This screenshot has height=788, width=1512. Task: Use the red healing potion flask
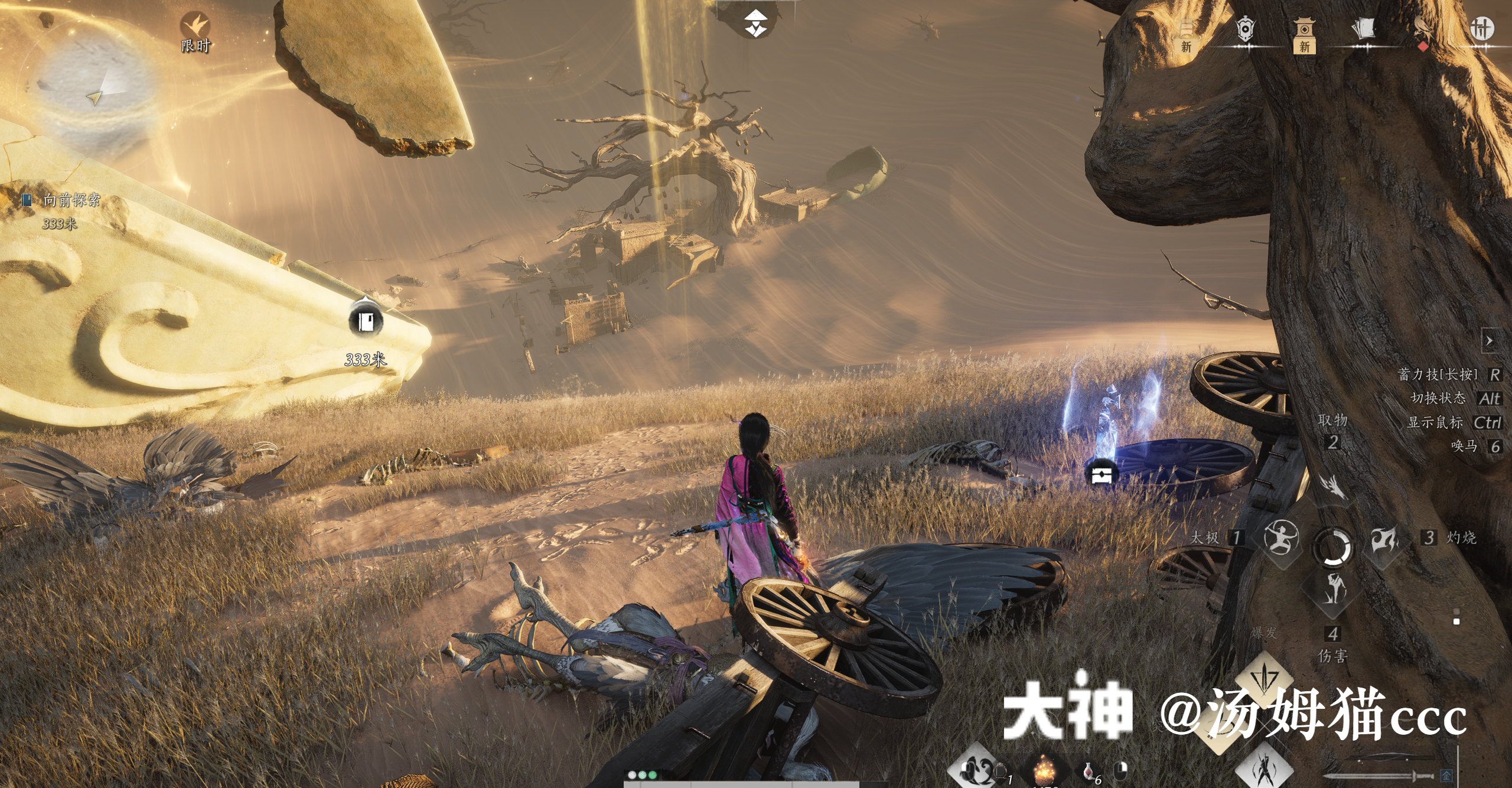coord(1088,770)
